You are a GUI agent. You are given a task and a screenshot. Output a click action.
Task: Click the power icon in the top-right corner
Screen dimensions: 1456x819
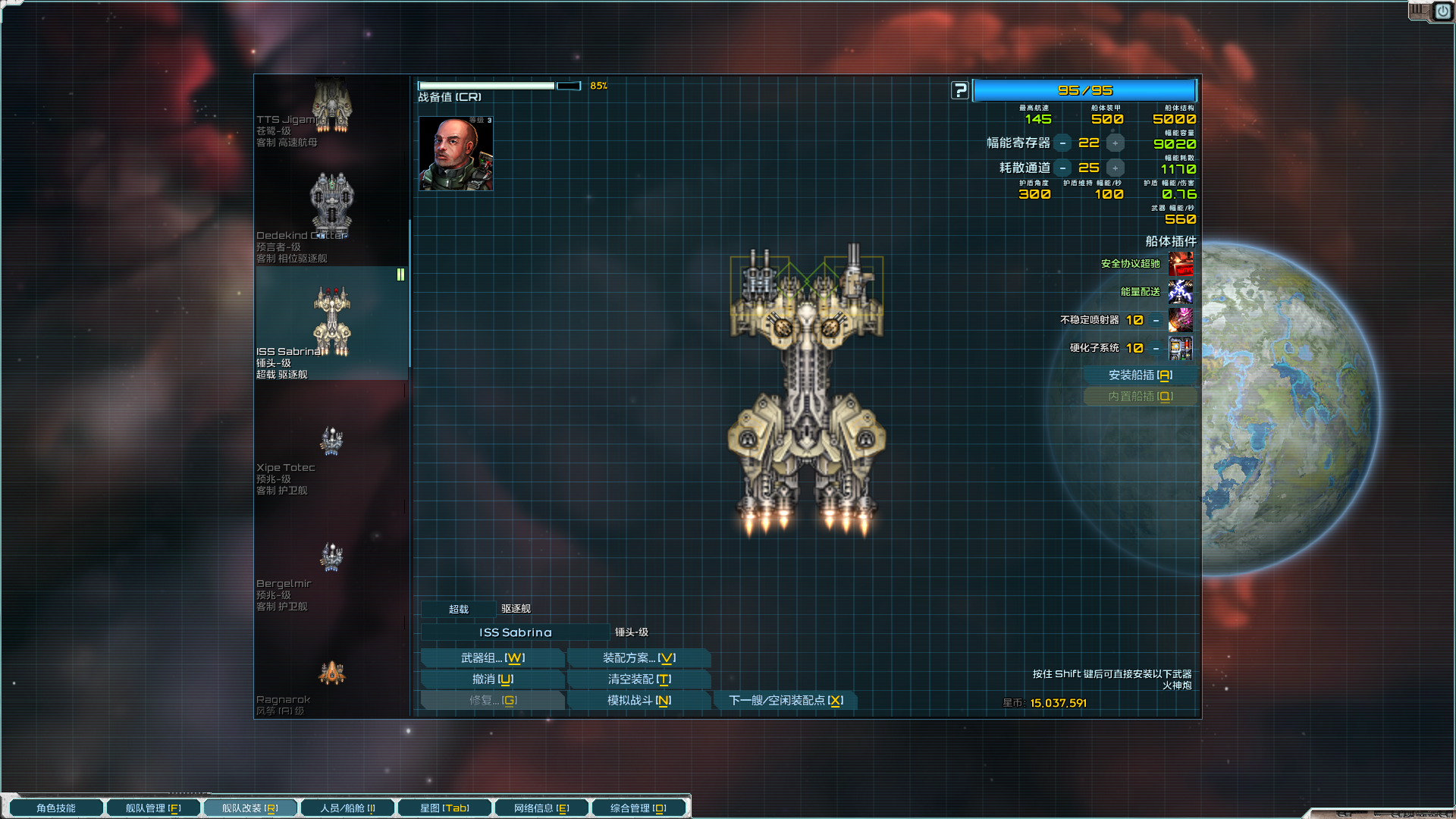click(x=1442, y=11)
